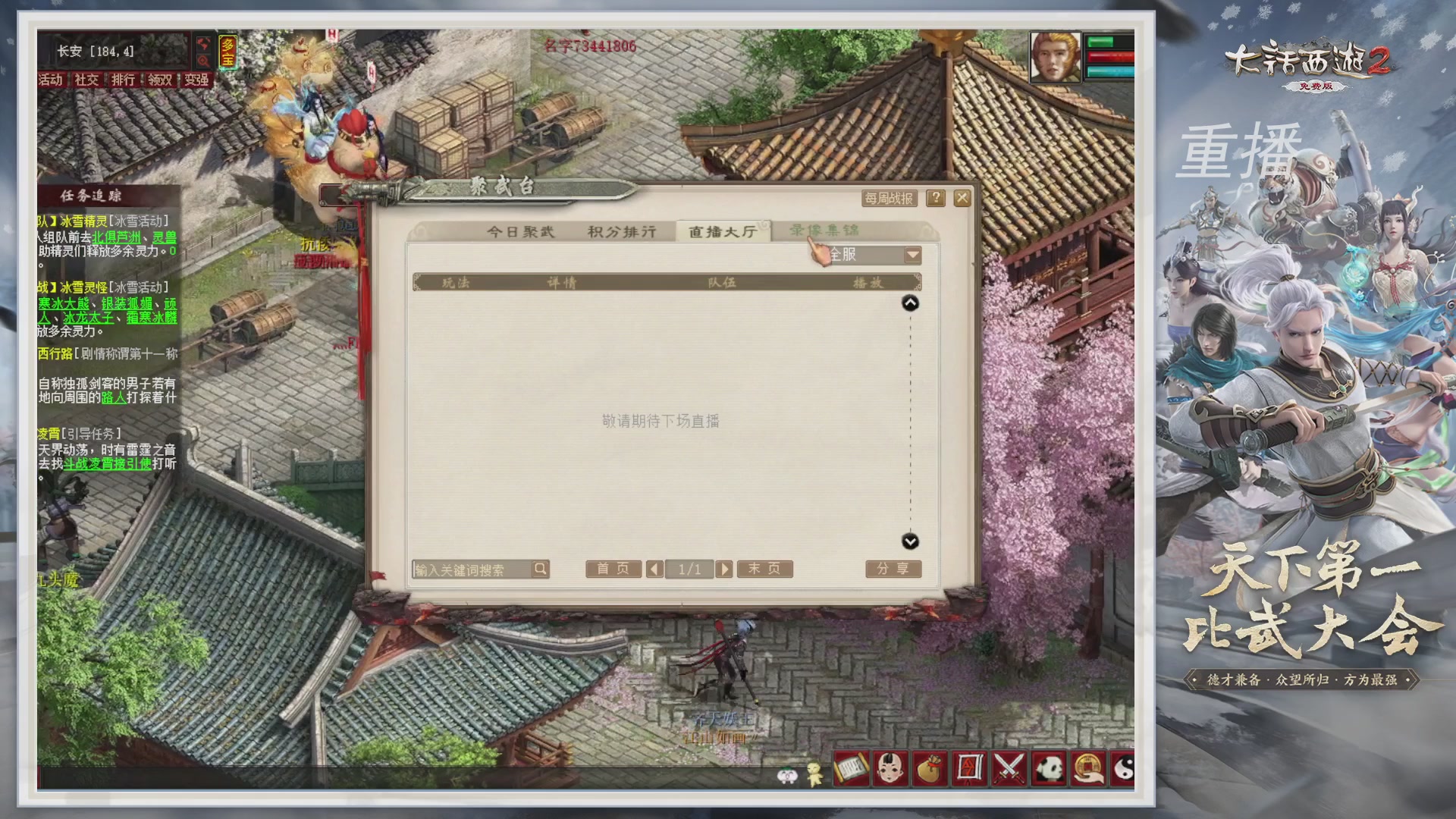Click the magnifier search icon beside the minimap
This screenshot has height=819, width=1456.
tap(202, 61)
